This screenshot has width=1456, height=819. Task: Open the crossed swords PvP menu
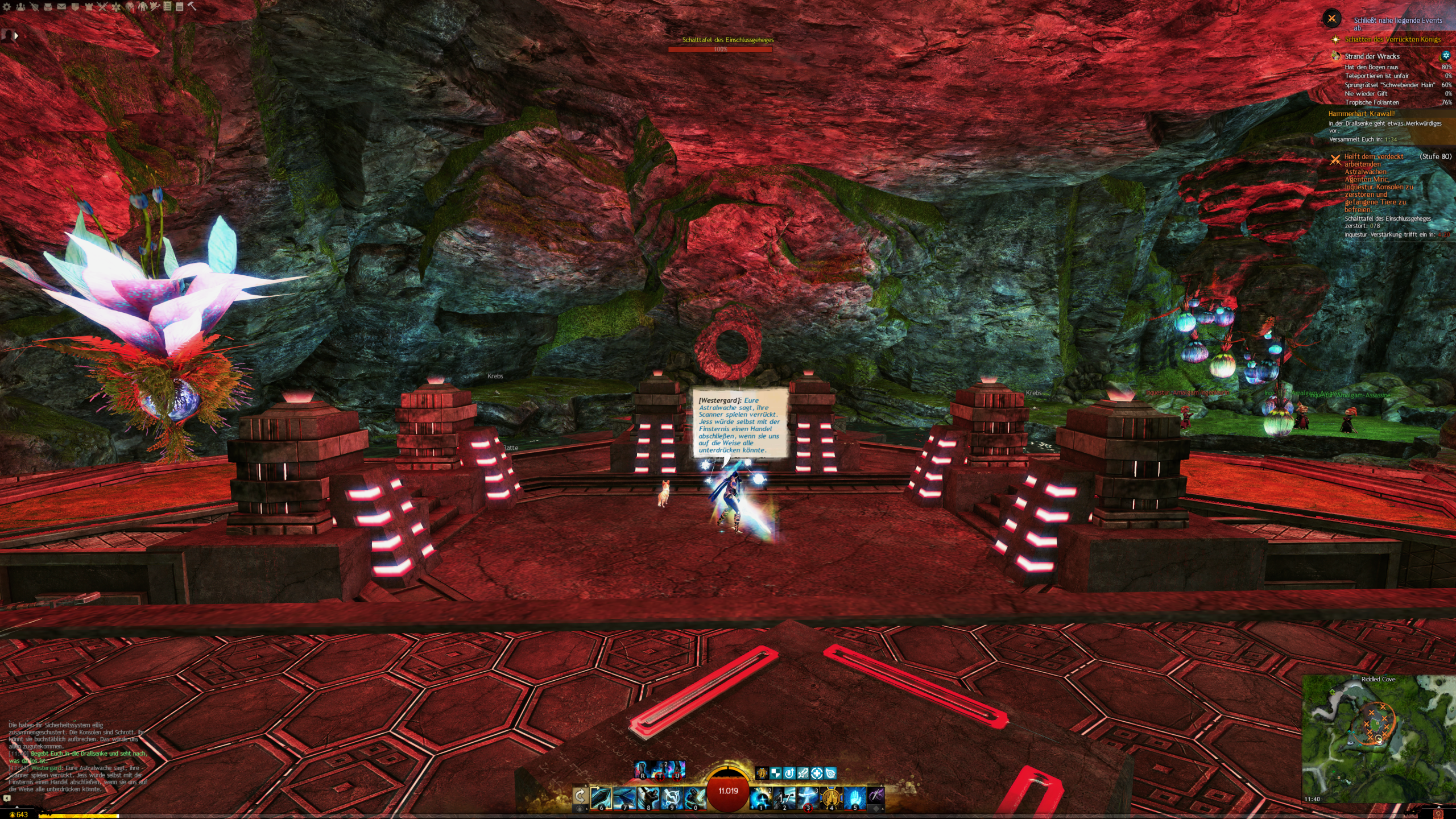pos(102,7)
